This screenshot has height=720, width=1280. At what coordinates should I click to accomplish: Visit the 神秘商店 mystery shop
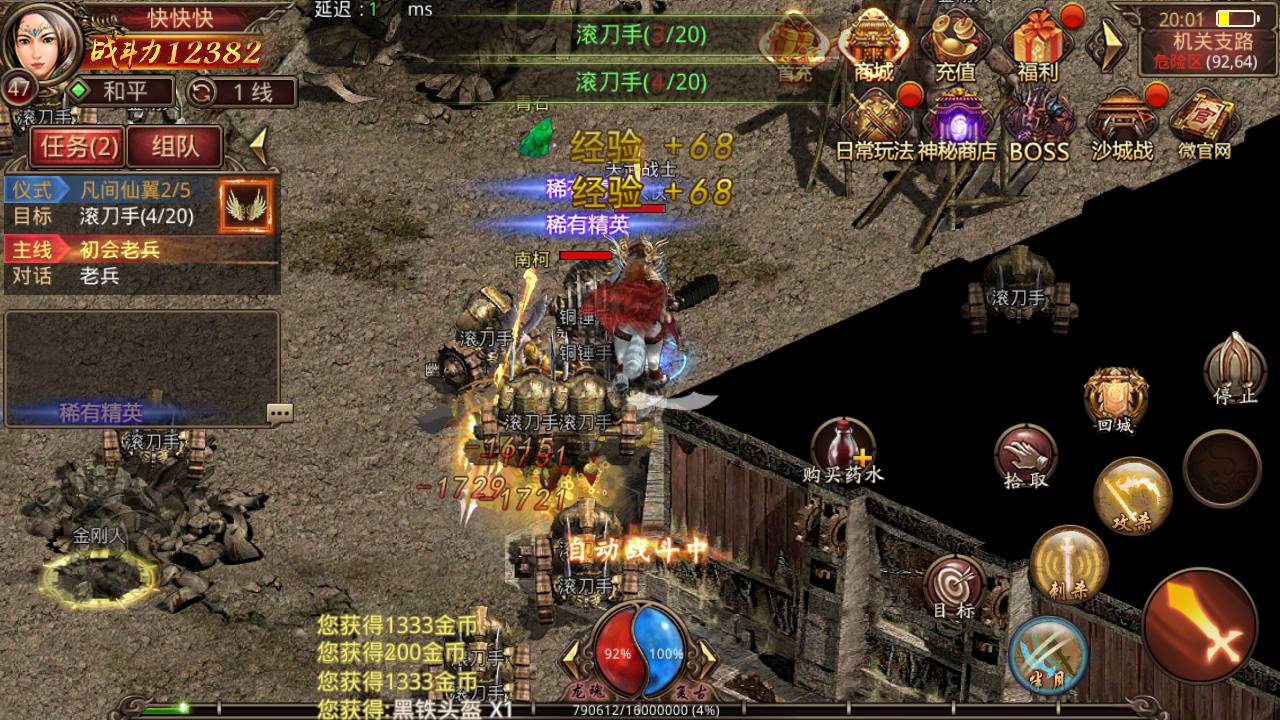pyautogui.click(x=957, y=125)
